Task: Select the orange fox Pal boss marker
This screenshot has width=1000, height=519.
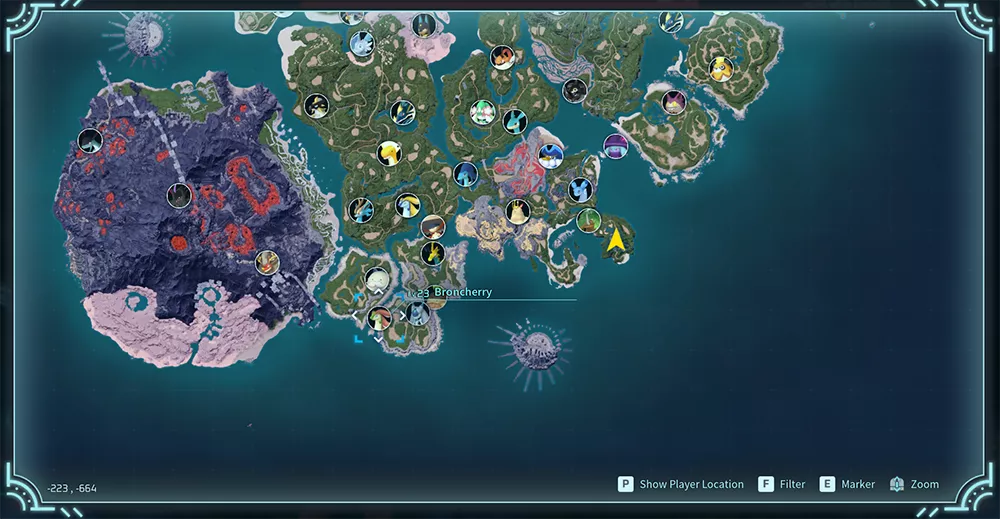Action: 502,57
